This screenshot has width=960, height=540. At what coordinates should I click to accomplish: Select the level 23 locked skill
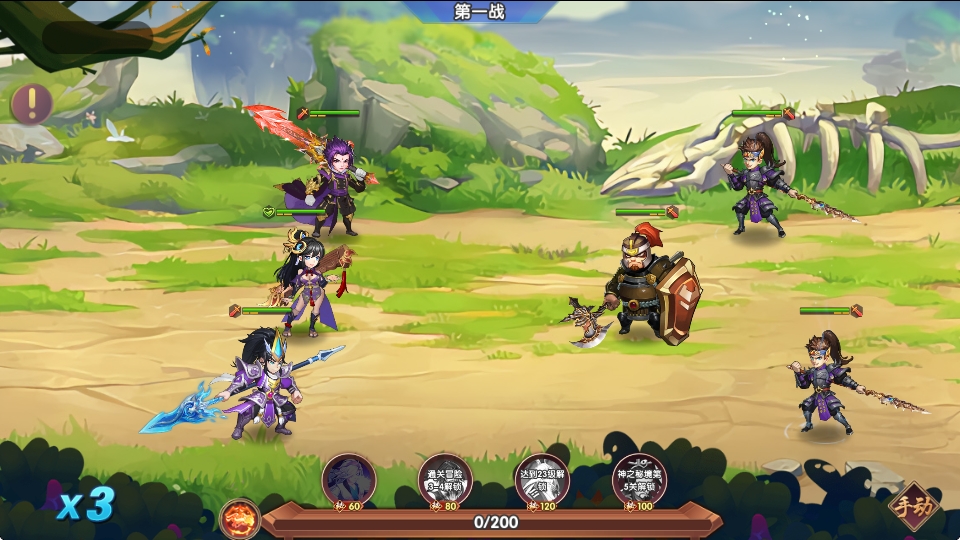(x=541, y=481)
